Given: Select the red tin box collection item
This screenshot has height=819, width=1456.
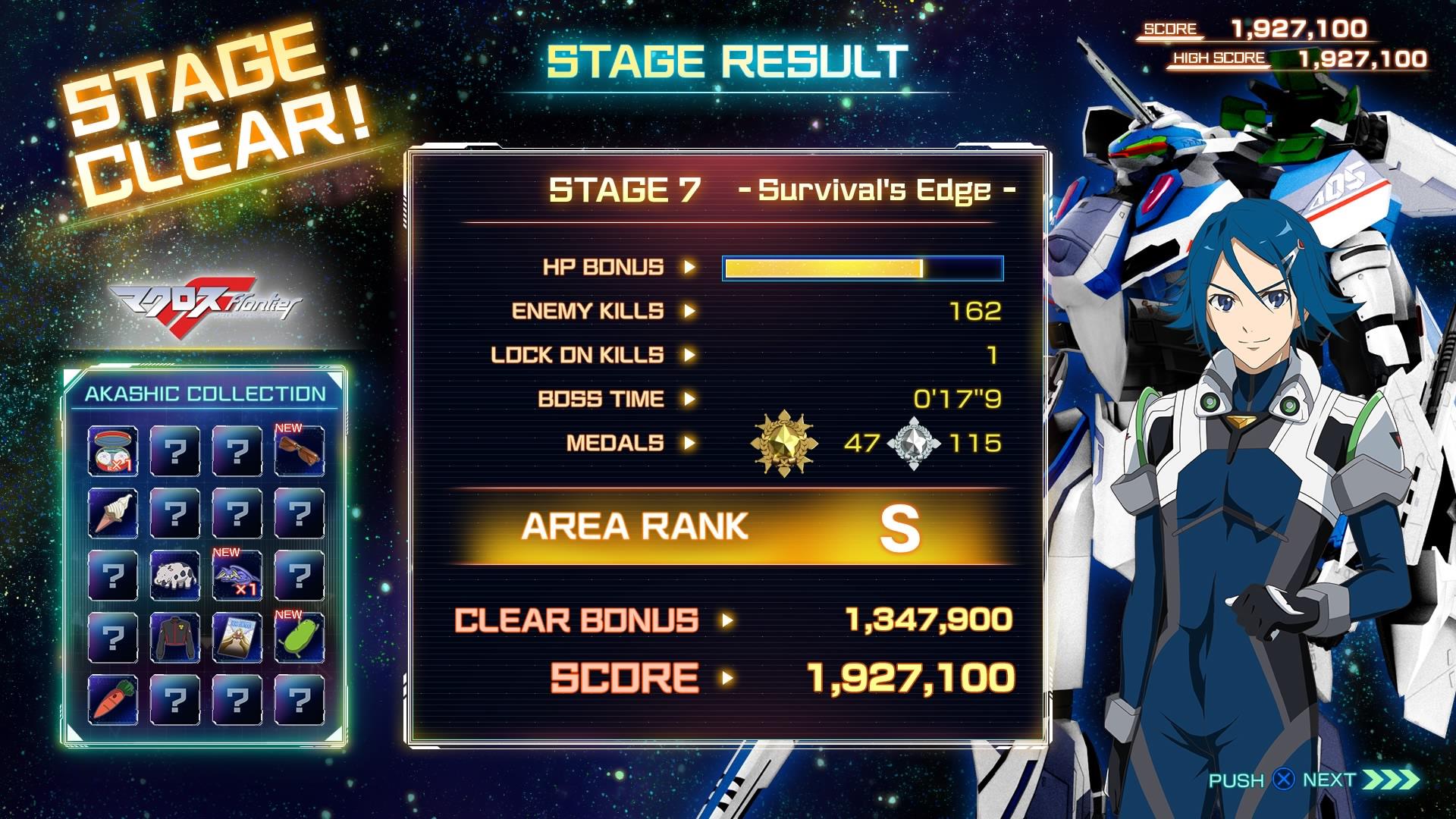Looking at the screenshot, I should 112,451.
